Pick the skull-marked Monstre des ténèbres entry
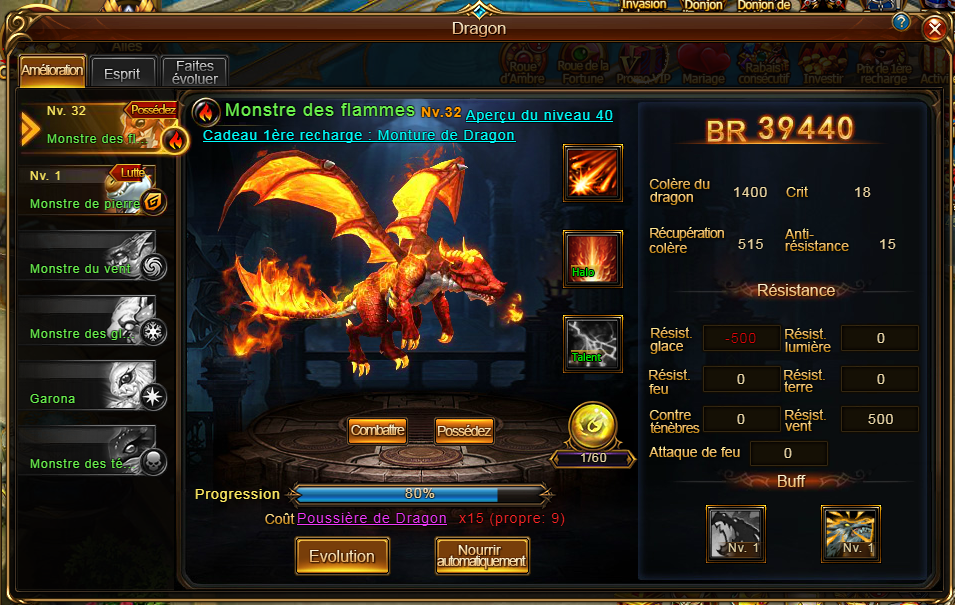 [92, 452]
